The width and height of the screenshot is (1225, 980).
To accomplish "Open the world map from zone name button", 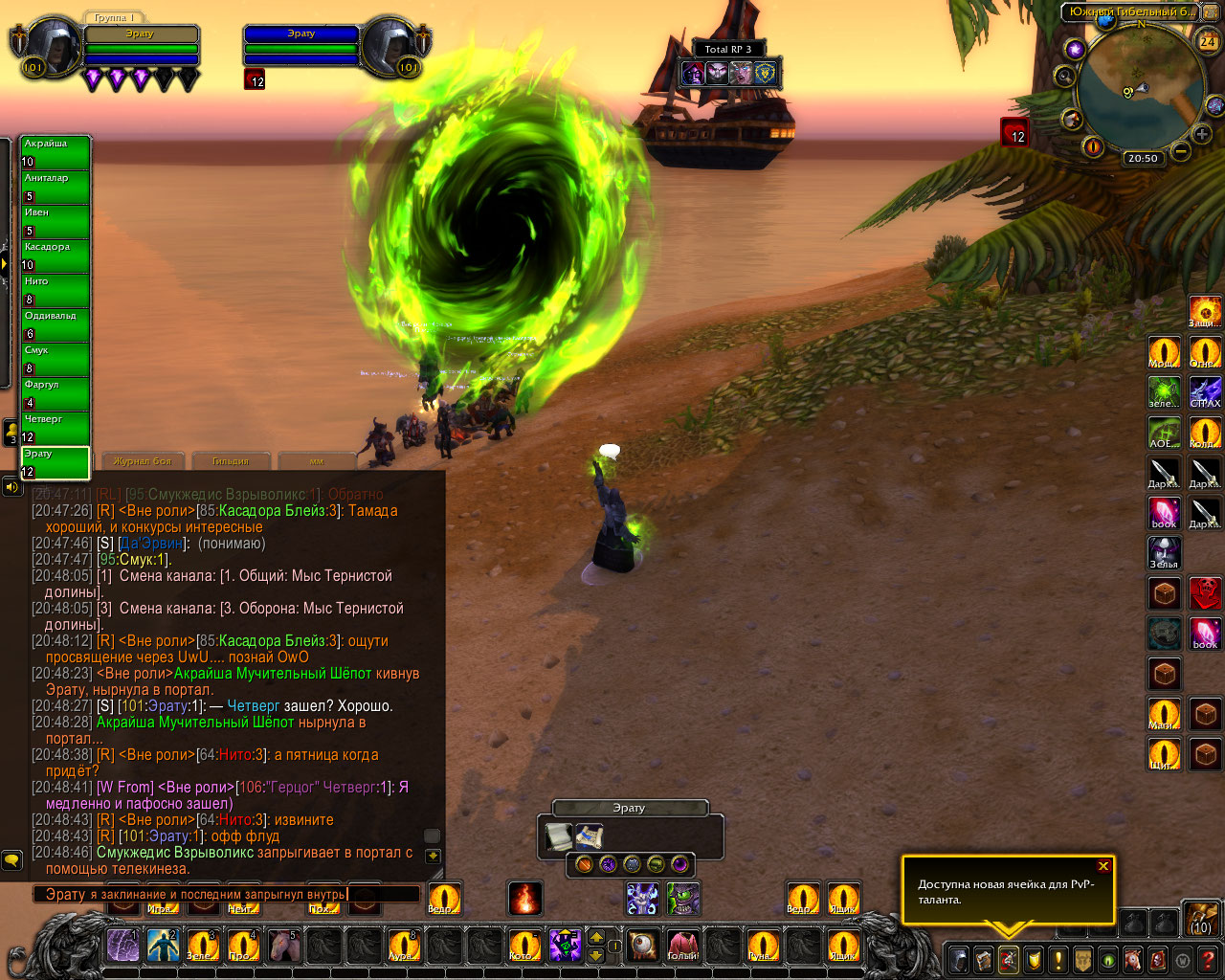I will [x=1131, y=12].
